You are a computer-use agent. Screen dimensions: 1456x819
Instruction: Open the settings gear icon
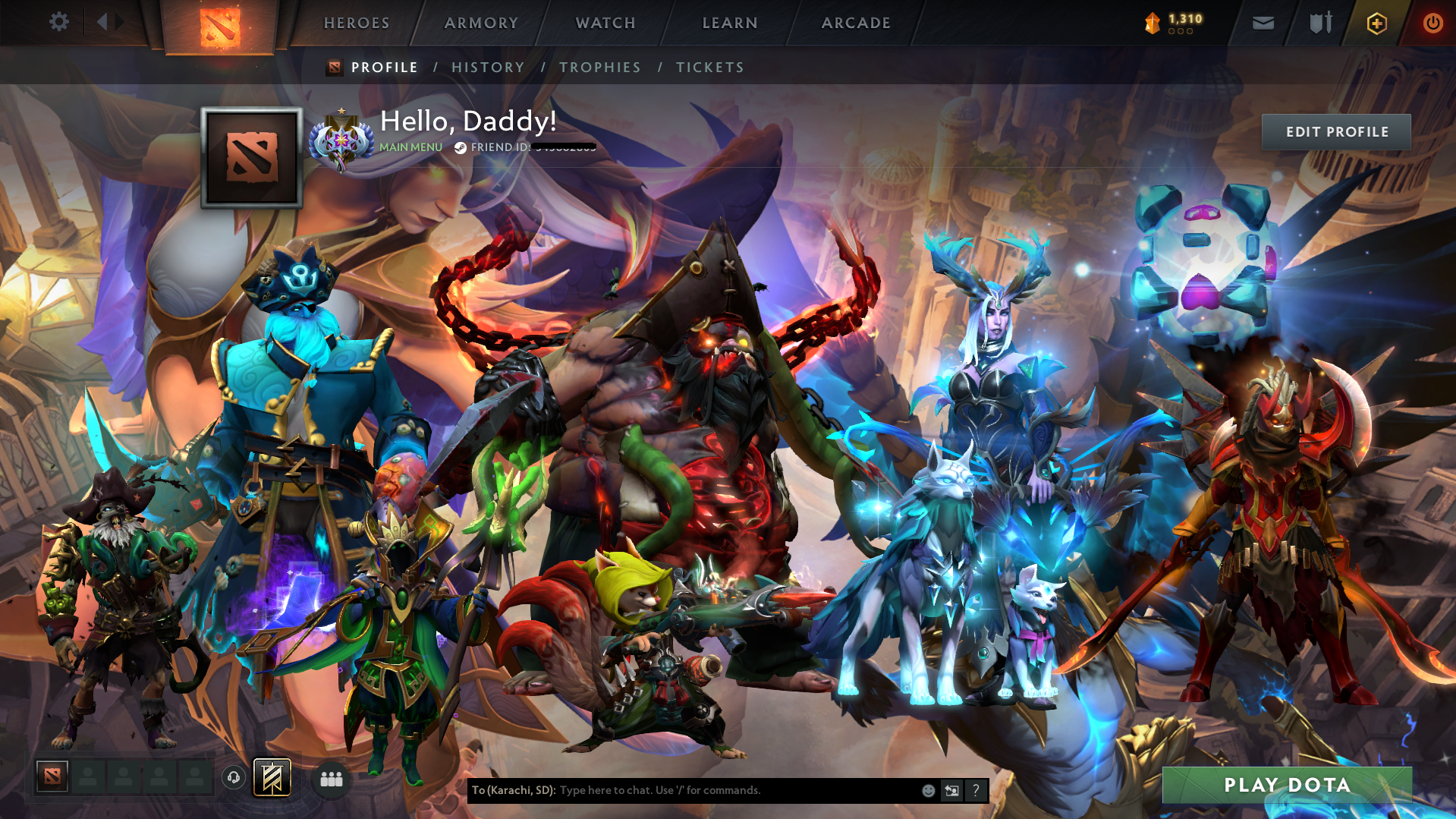[x=59, y=22]
